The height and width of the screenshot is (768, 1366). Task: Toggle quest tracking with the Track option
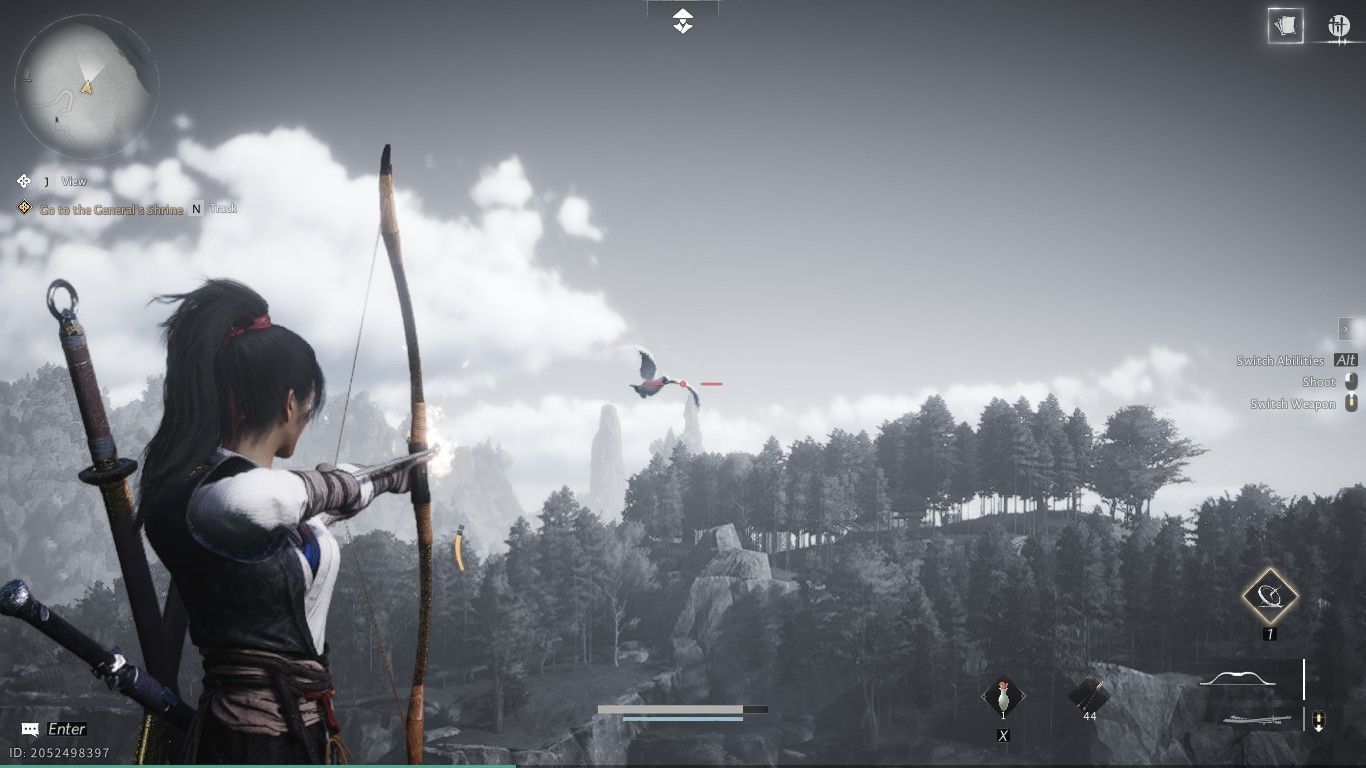[224, 208]
